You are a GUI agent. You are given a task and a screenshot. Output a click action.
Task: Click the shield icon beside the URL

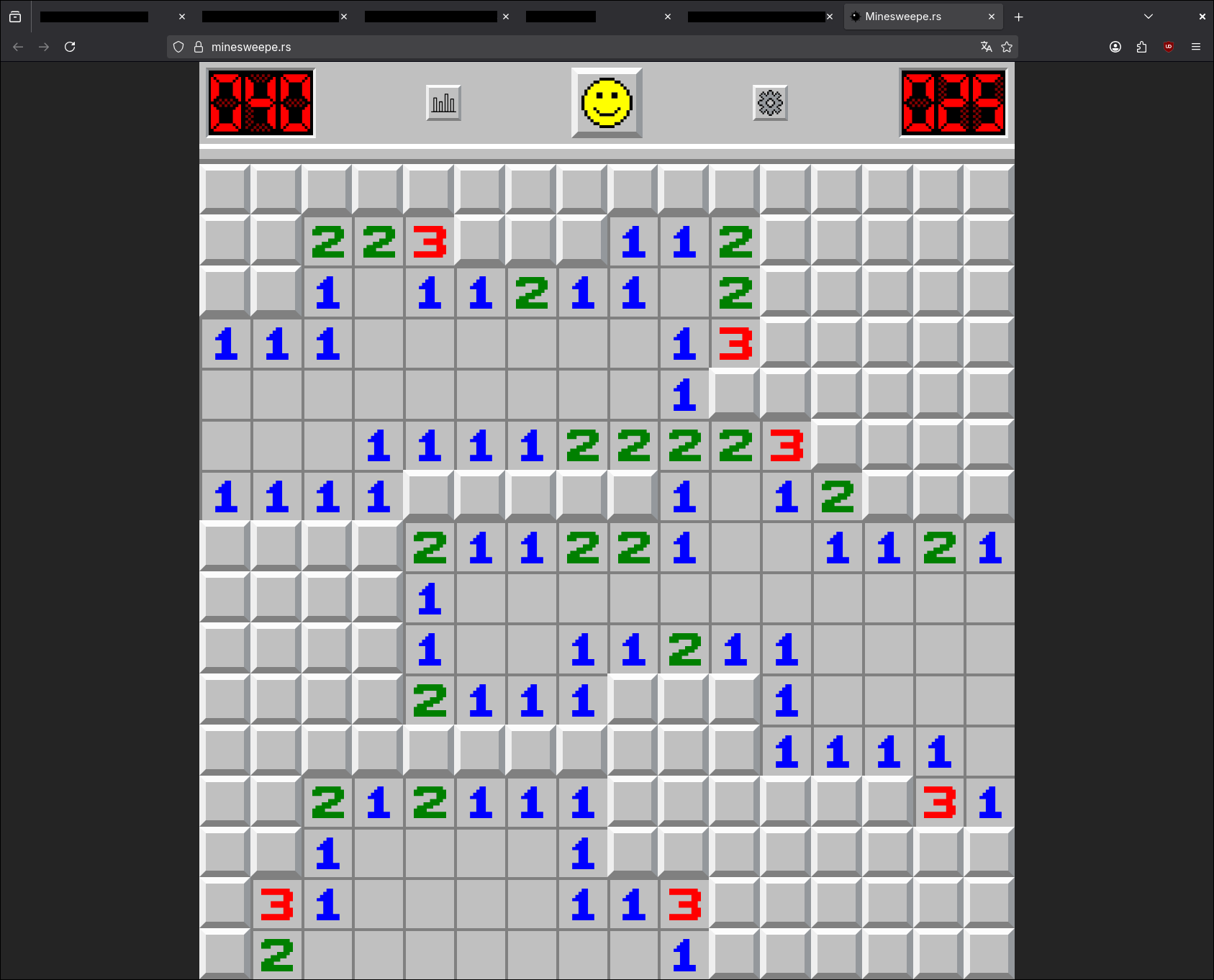[x=178, y=47]
